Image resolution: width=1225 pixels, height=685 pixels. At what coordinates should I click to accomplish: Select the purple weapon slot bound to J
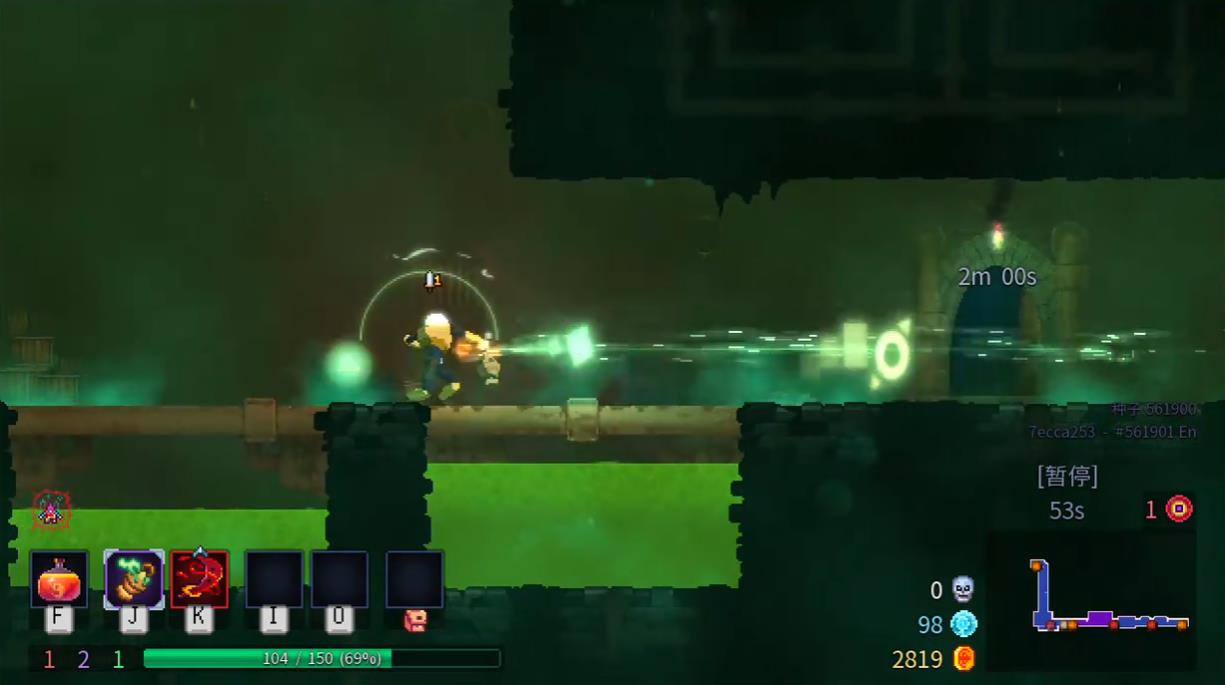[x=134, y=579]
